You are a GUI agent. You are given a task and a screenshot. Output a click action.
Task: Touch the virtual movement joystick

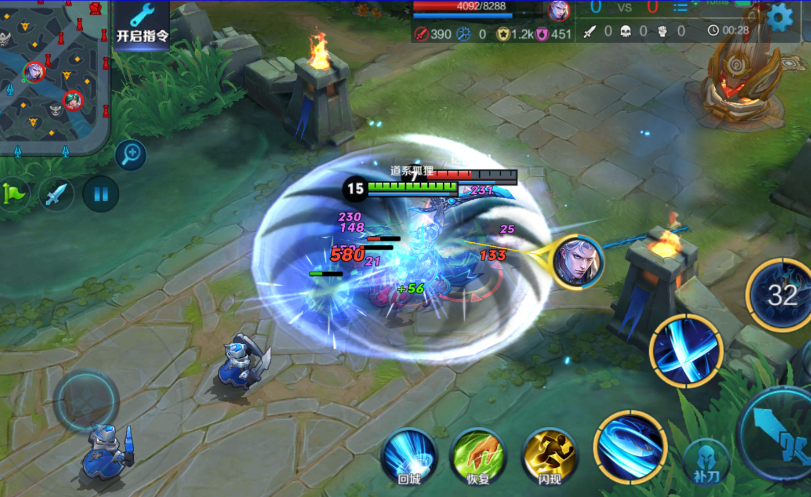coord(87,401)
